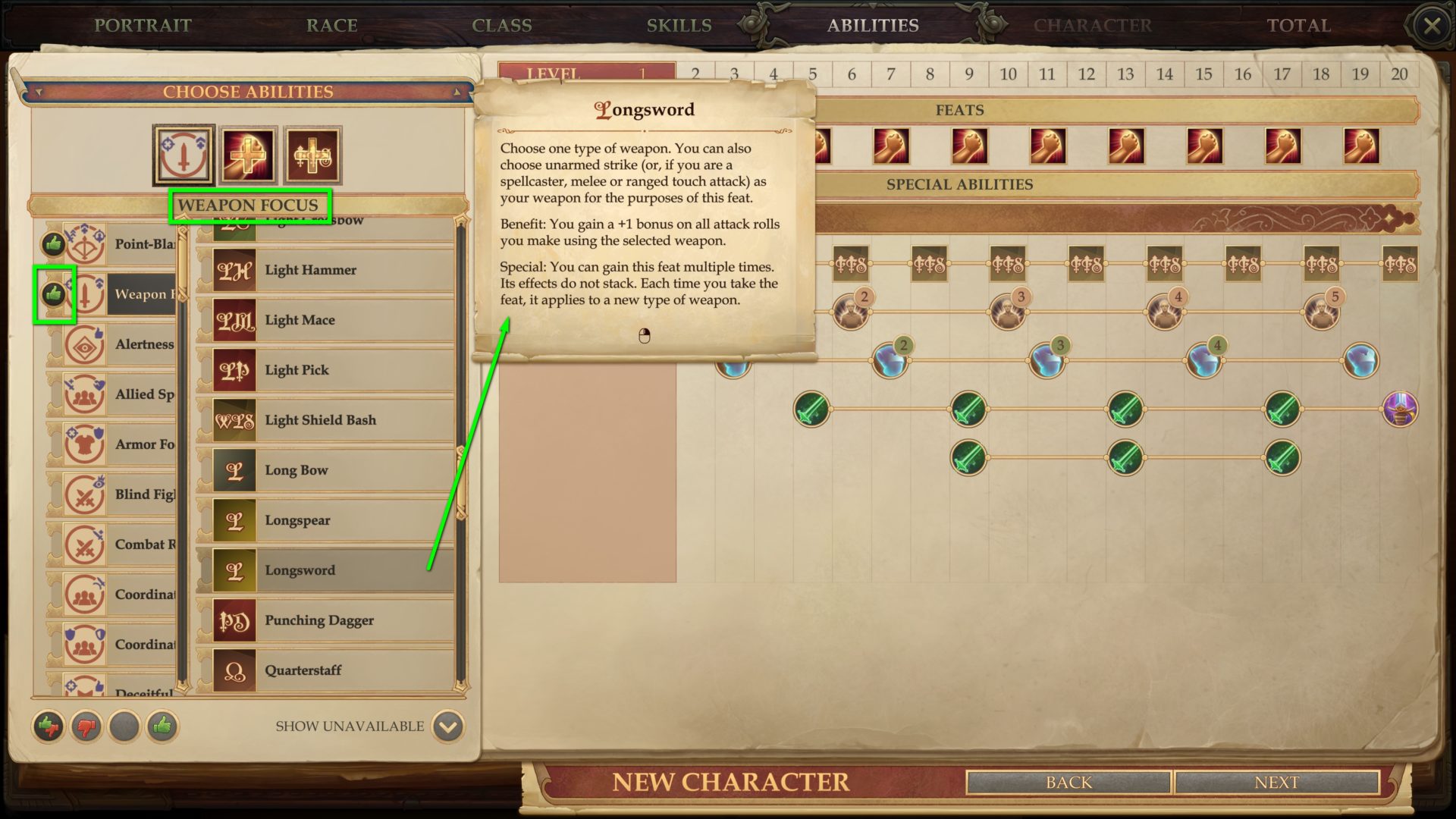Switch to the Skills tab
This screenshot has width=1456, height=819.
(679, 25)
